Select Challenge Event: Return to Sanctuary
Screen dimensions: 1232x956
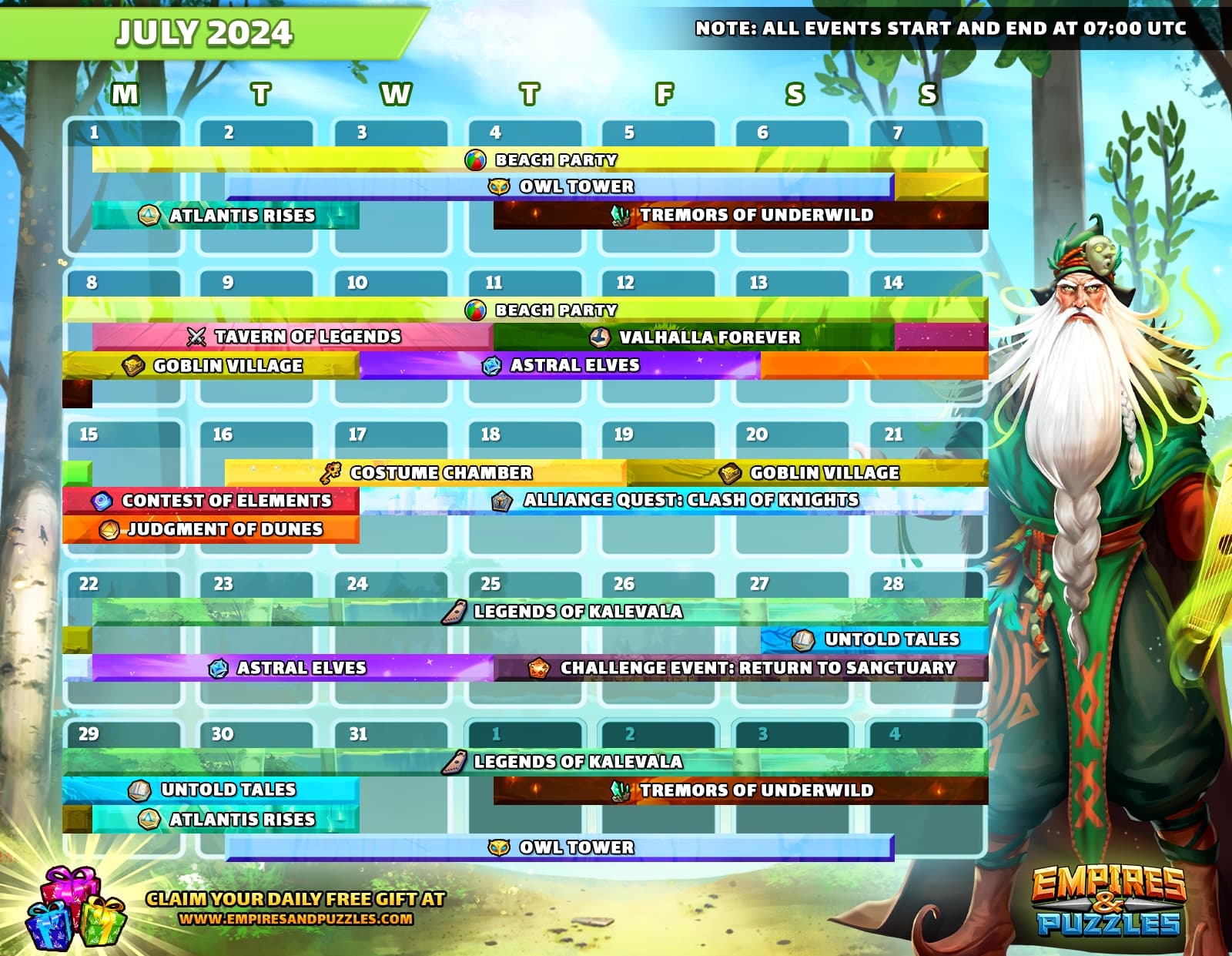741,668
